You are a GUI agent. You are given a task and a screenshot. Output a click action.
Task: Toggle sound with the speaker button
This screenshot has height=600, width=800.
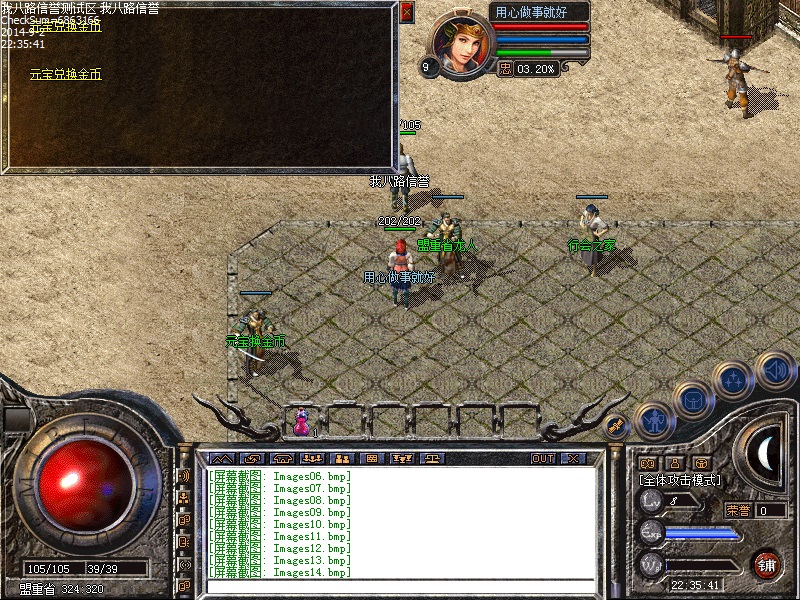(x=774, y=369)
